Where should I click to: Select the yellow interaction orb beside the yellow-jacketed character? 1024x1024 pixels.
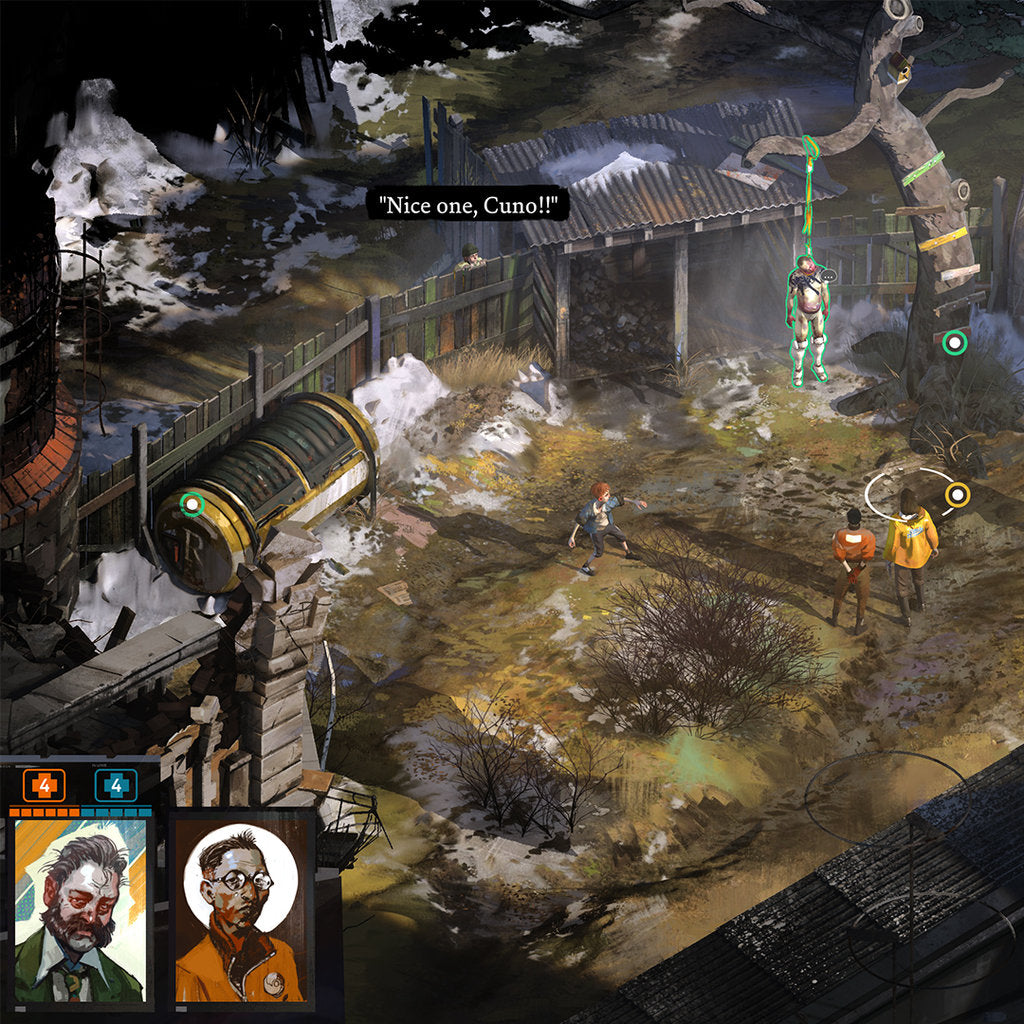coord(957,493)
